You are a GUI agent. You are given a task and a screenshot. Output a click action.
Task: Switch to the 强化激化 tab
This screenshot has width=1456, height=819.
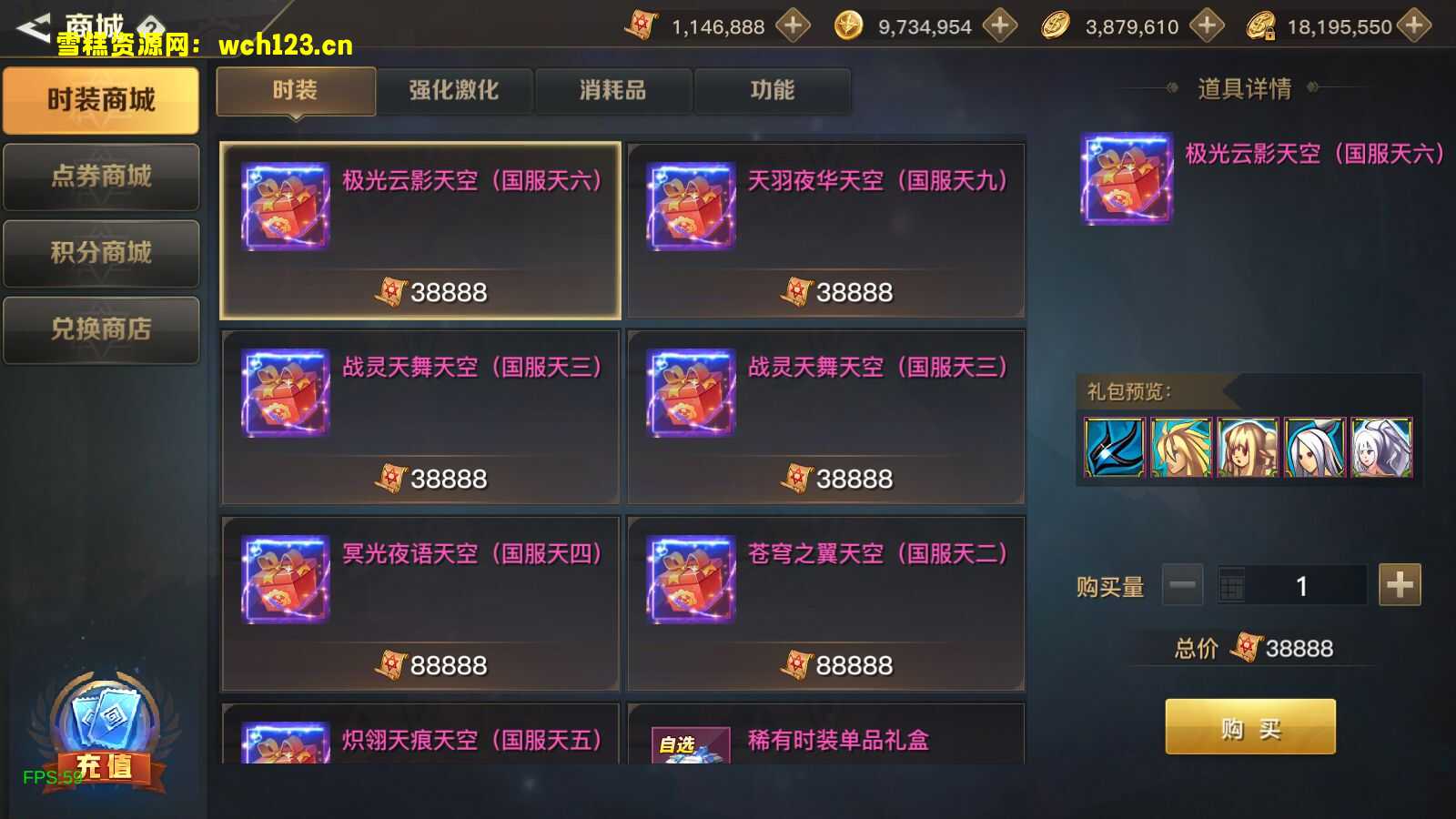(x=454, y=90)
